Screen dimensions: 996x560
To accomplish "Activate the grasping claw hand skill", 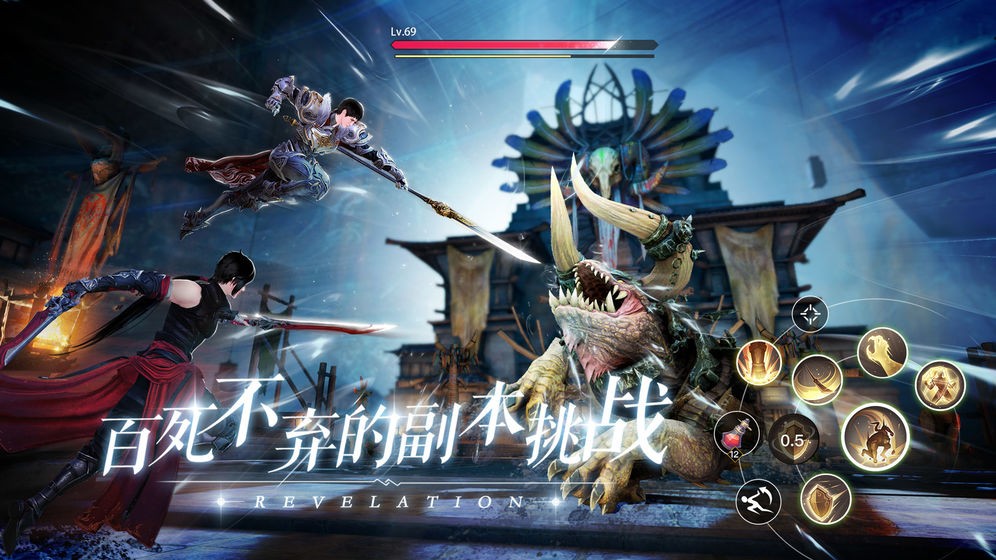I will [882, 352].
